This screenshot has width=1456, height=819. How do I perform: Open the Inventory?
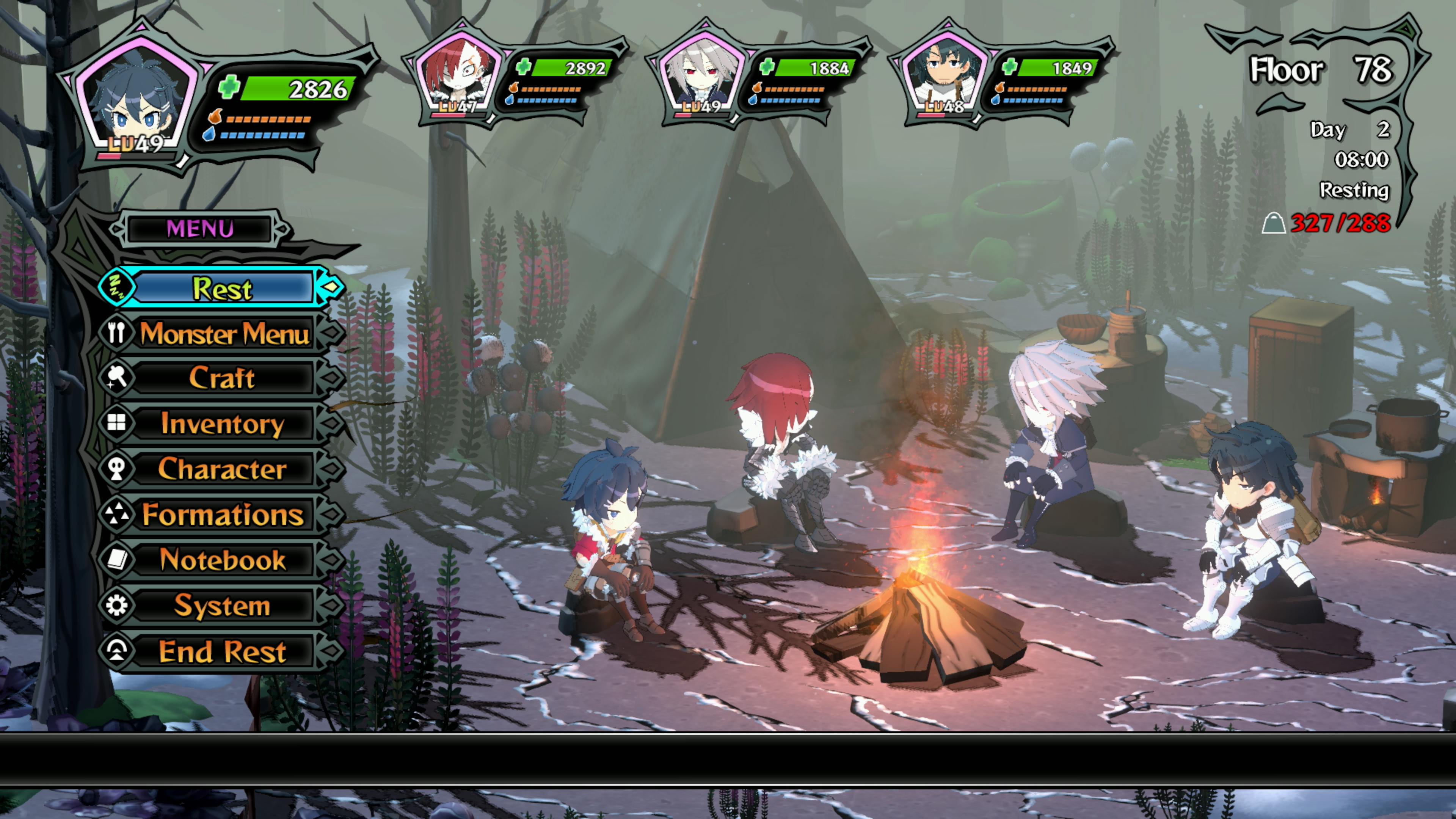click(222, 424)
